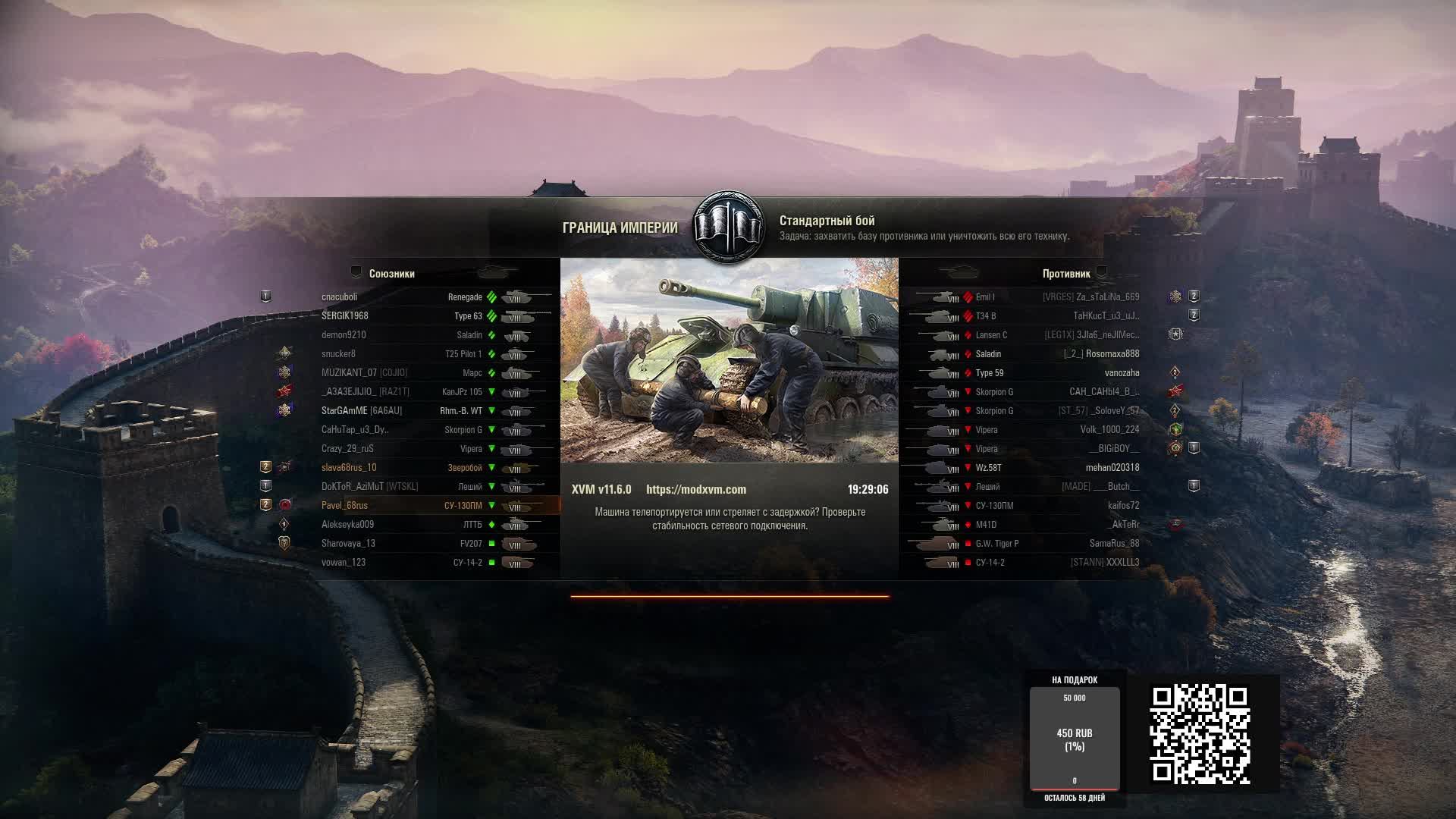Pick enemy Rosomaxa888 driving the Saladin

click(1112, 354)
